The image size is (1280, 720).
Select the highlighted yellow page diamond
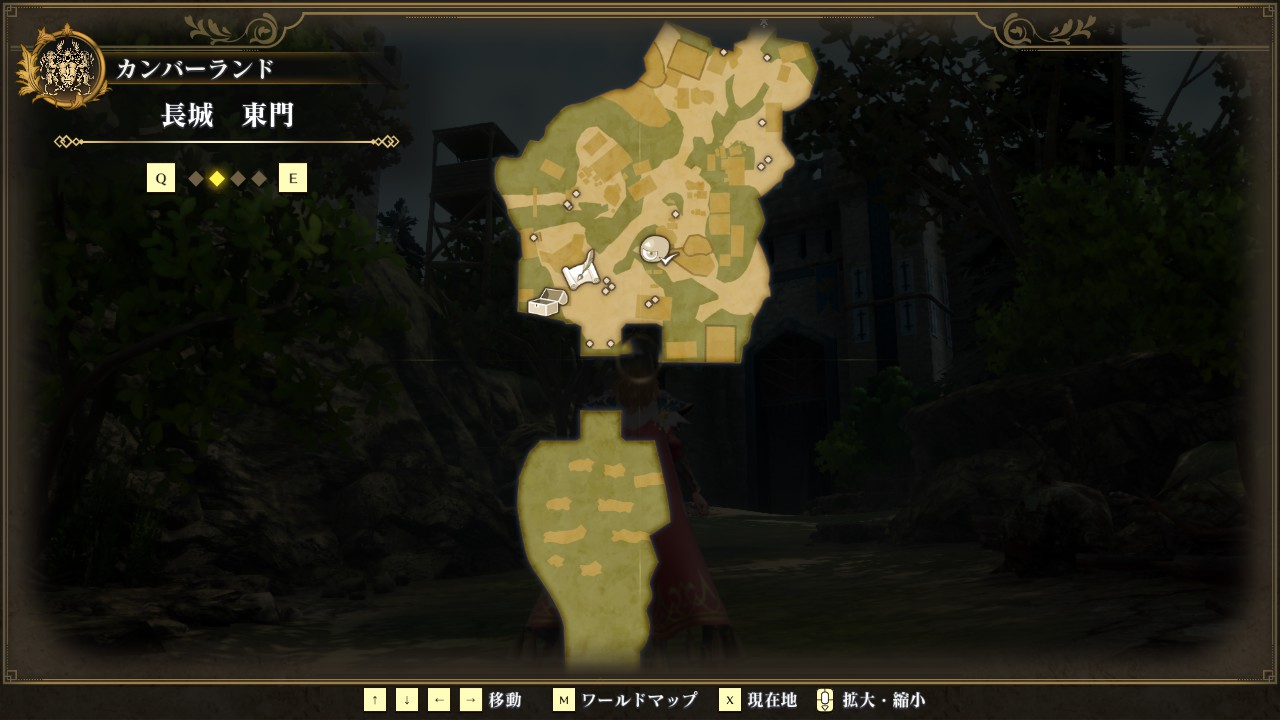(217, 179)
